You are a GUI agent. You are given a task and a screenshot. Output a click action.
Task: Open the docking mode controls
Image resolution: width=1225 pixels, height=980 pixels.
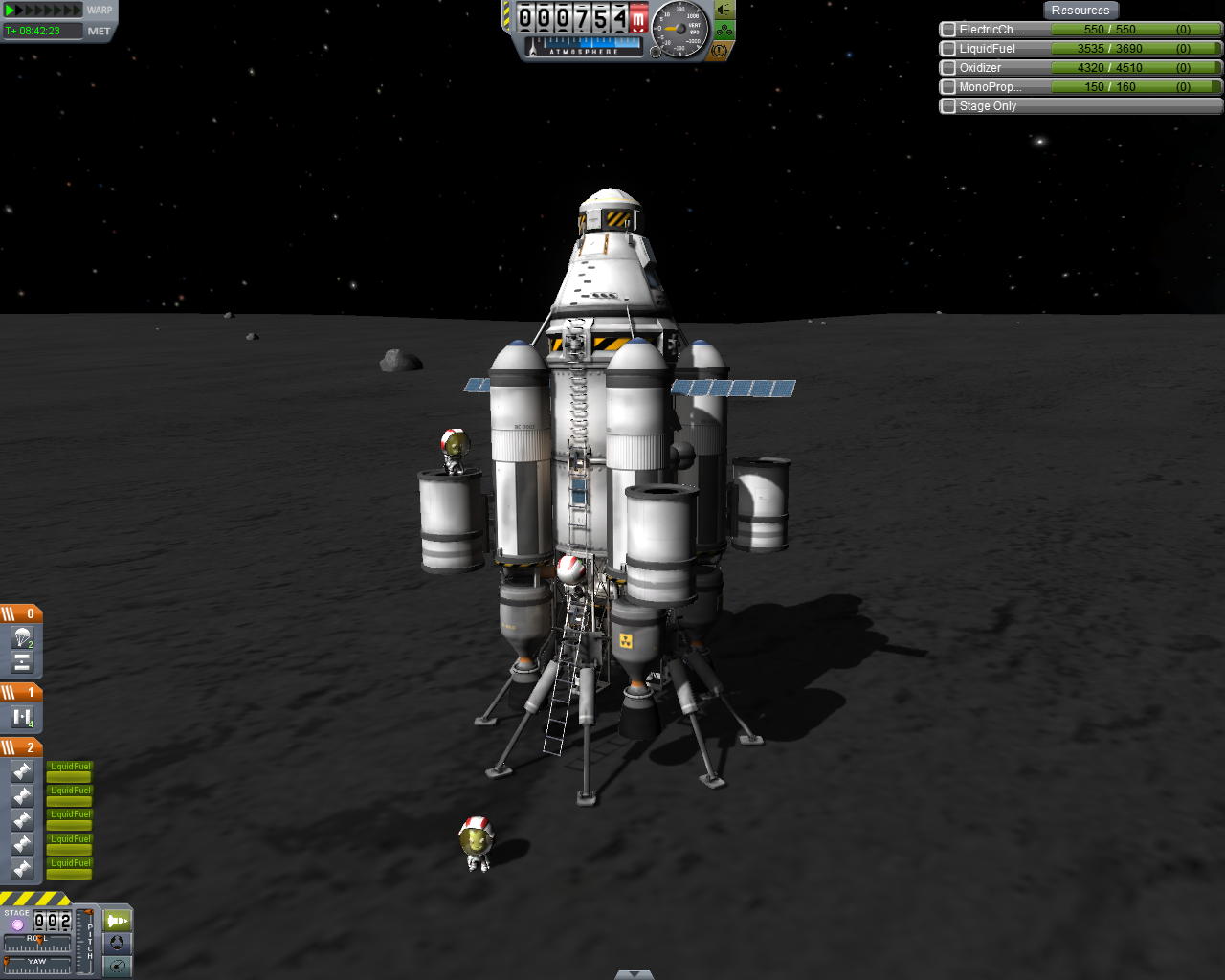[117, 943]
